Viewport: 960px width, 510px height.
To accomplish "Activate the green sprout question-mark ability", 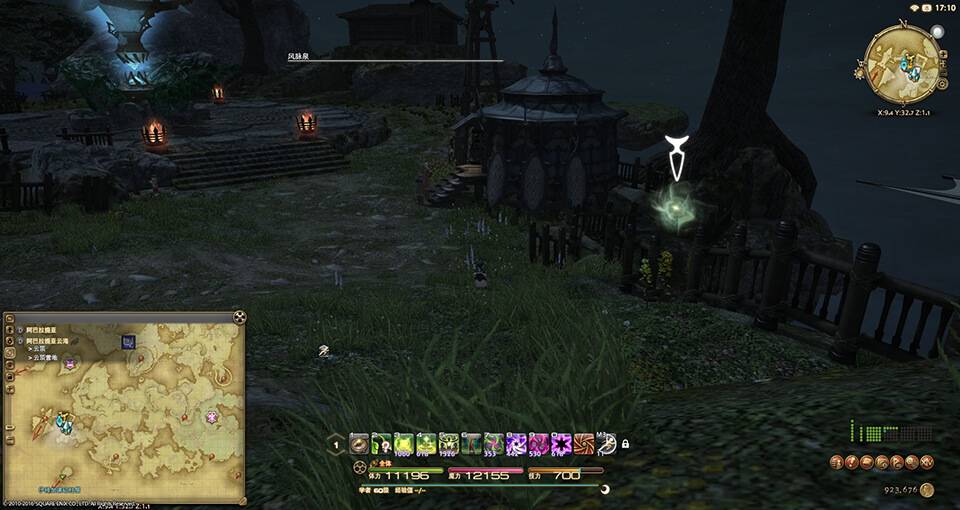I will click(381, 444).
